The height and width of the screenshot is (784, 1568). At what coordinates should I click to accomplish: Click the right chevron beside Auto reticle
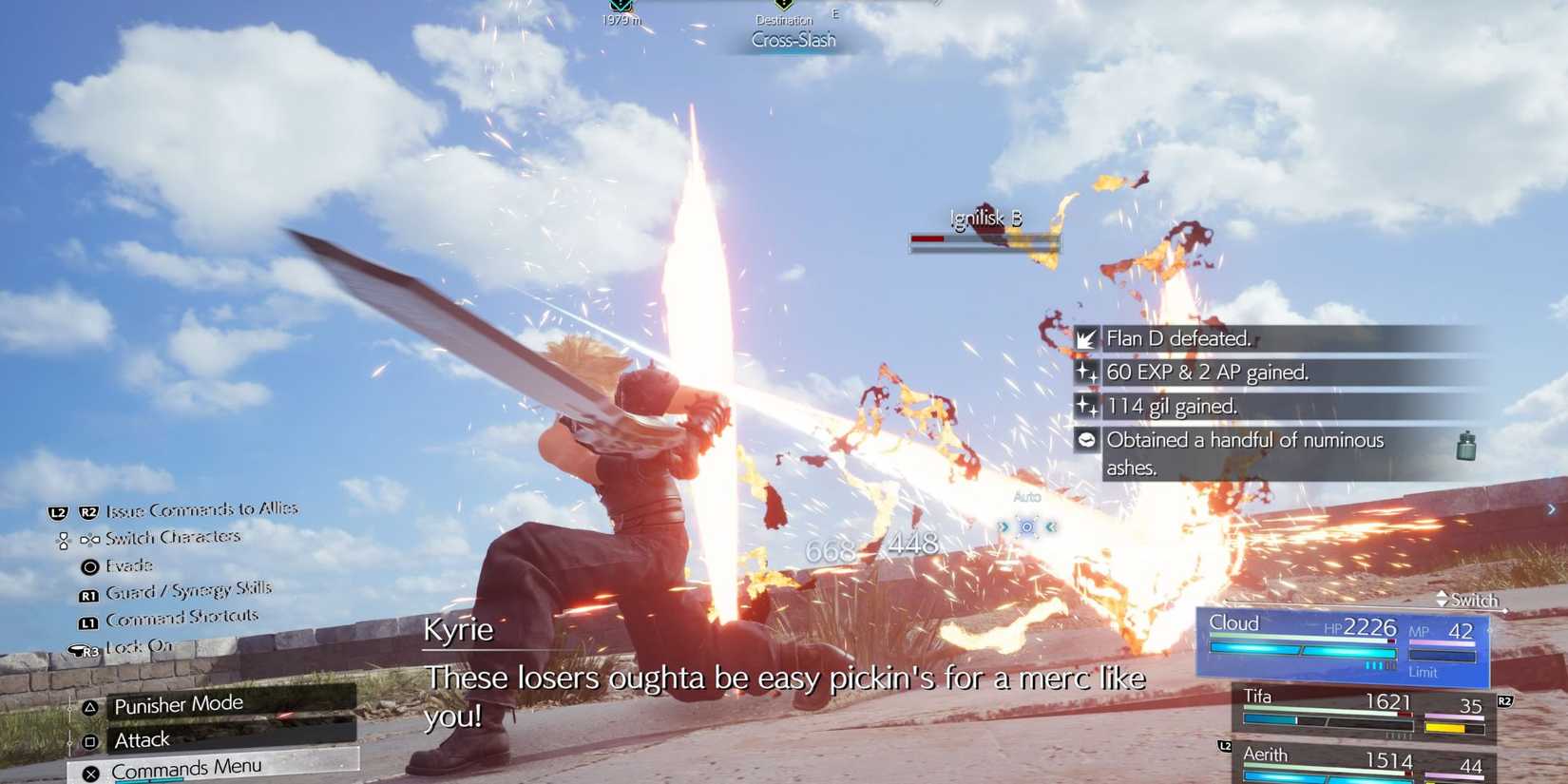point(1049,526)
